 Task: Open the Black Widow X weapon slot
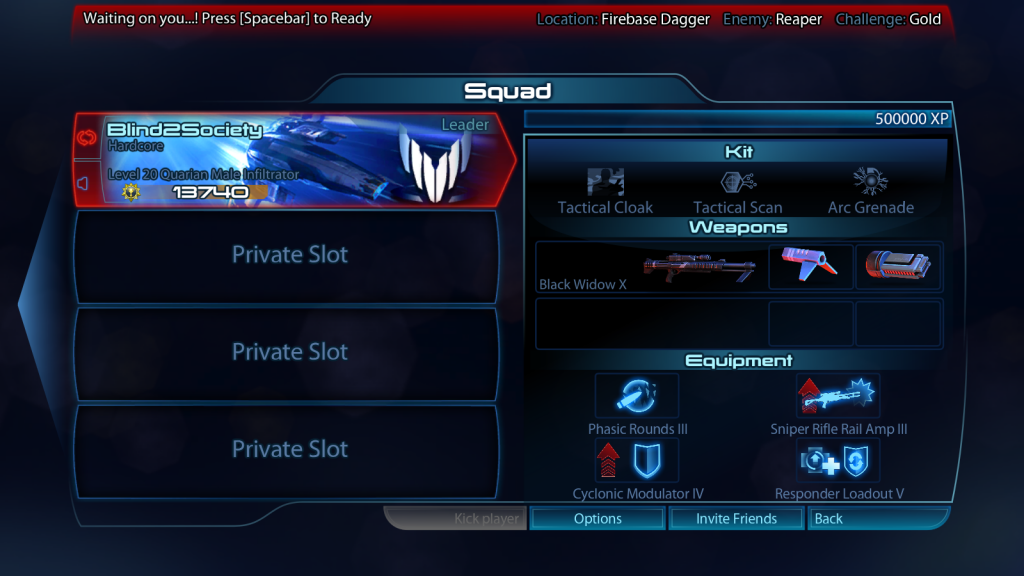point(650,267)
